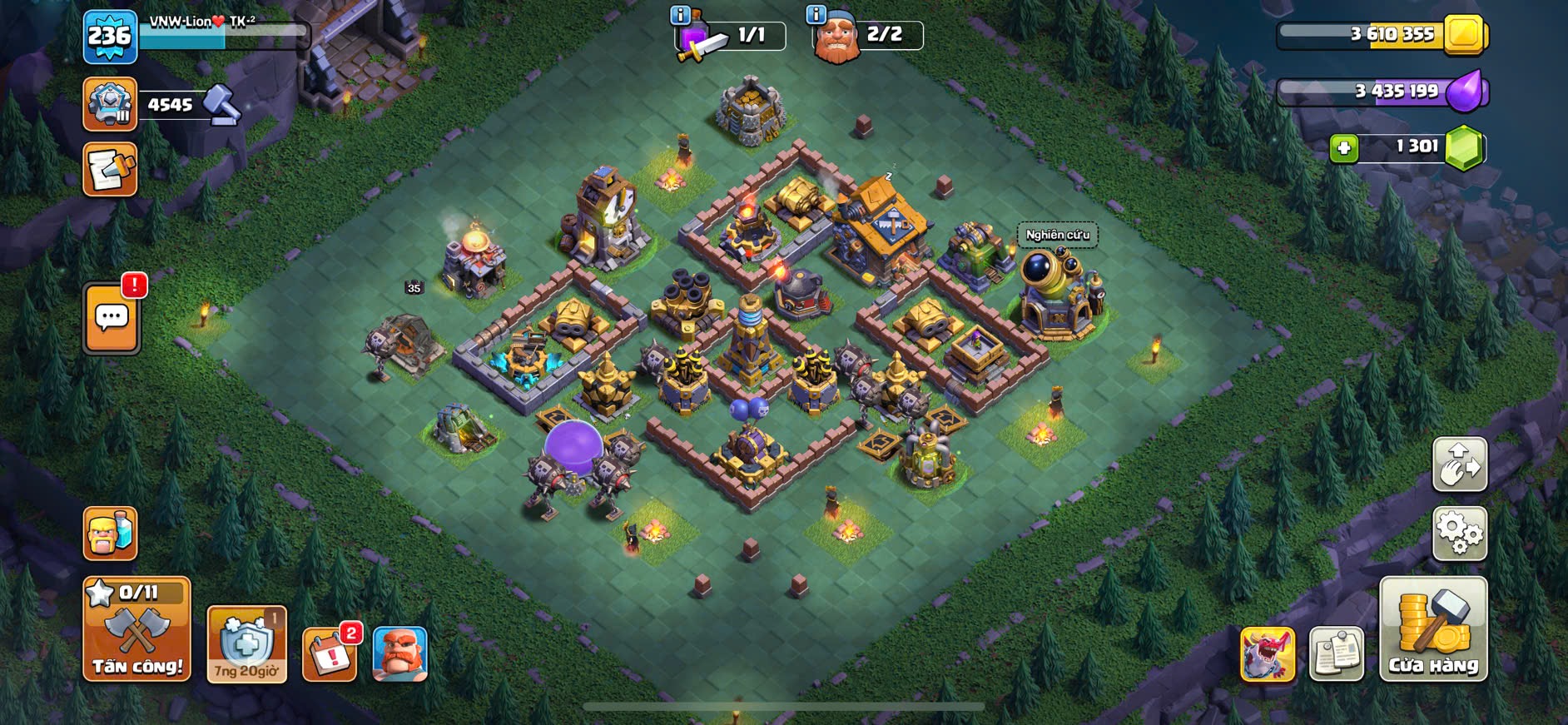
Task: Tap the Tấn công! attack button
Action: pyautogui.click(x=136, y=629)
